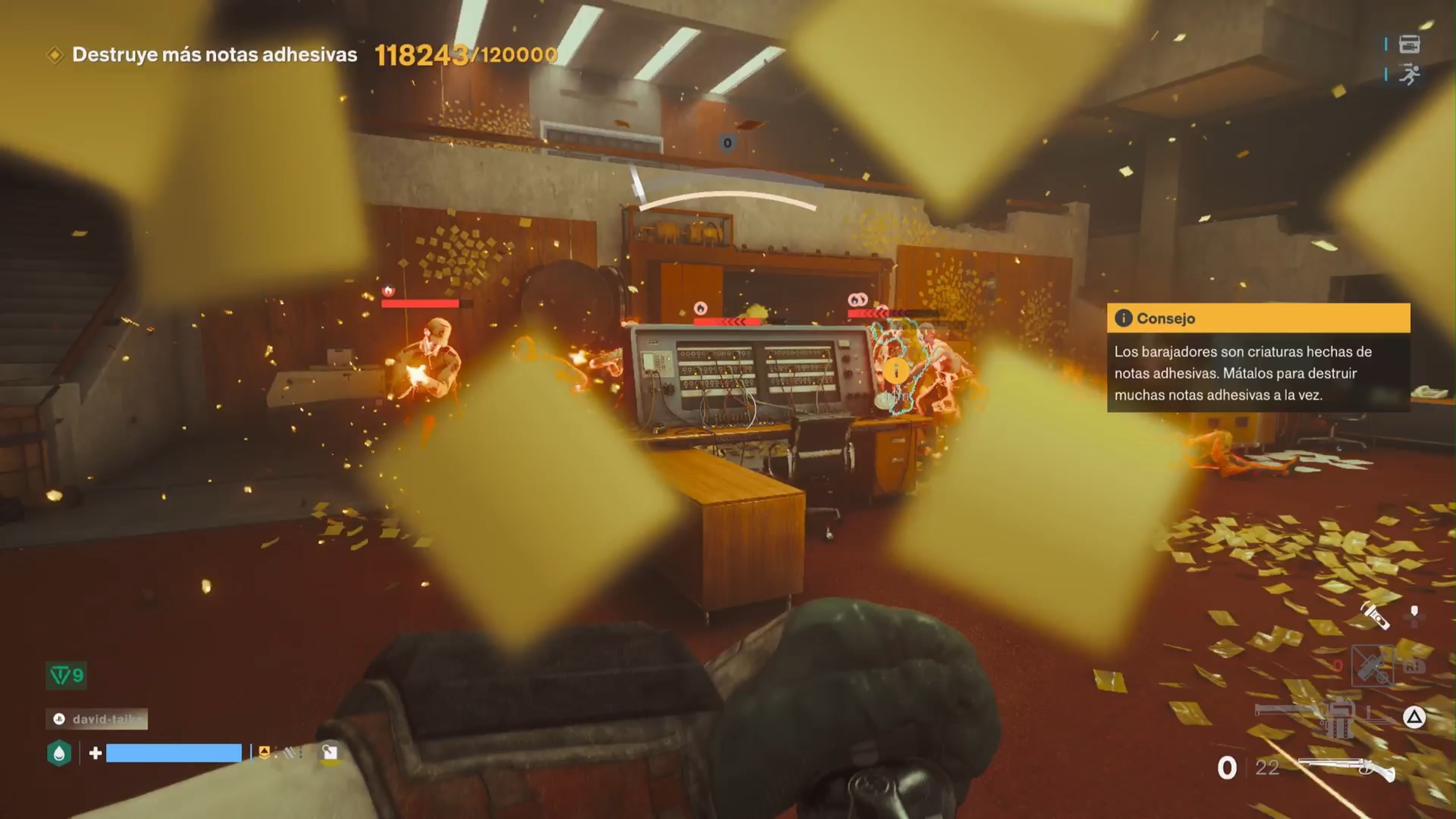Image resolution: width=1456 pixels, height=819 pixels.
Task: Select the ammo kit icon at top right
Action: (x=1410, y=45)
